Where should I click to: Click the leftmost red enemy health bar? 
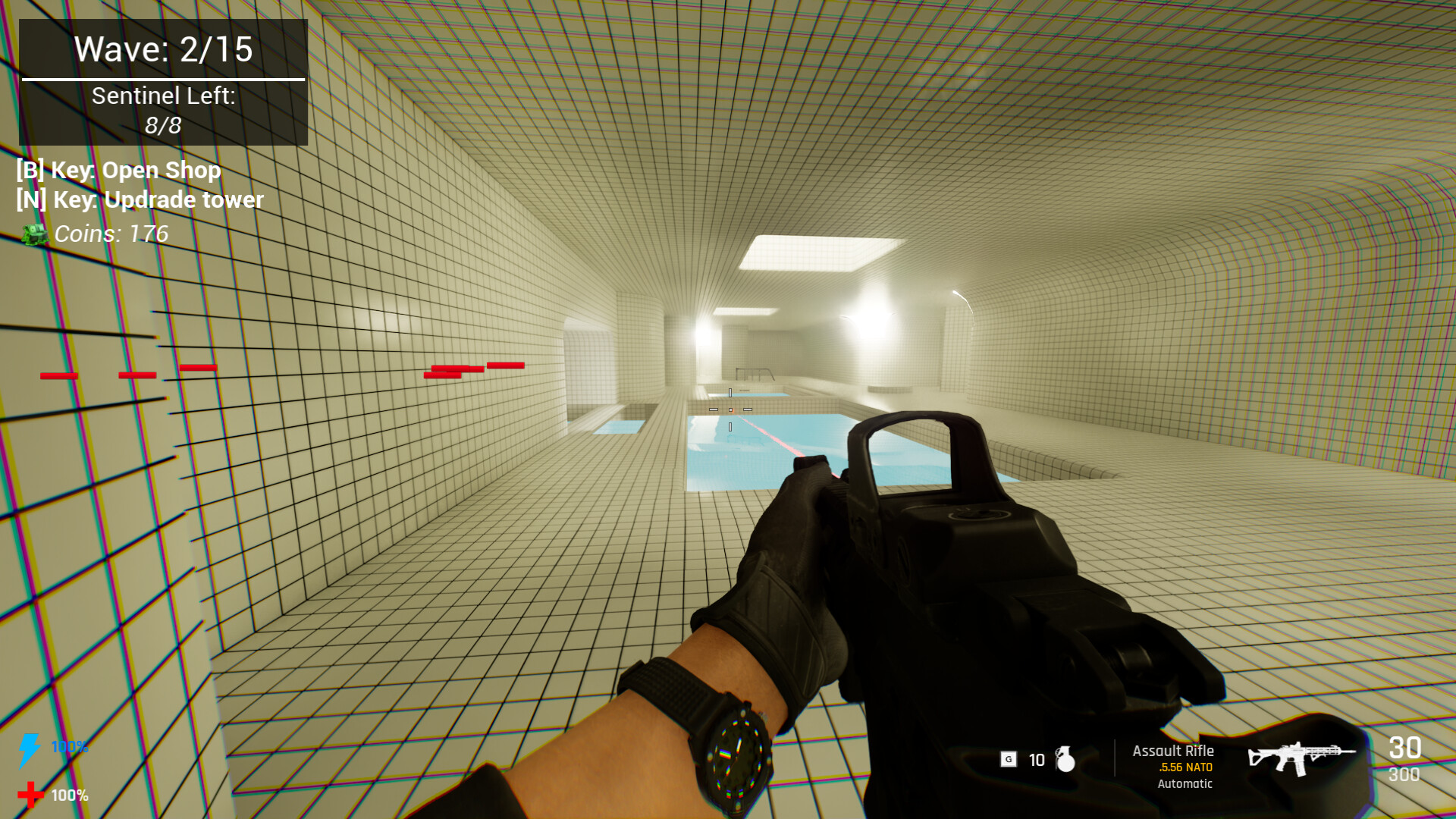(60, 375)
